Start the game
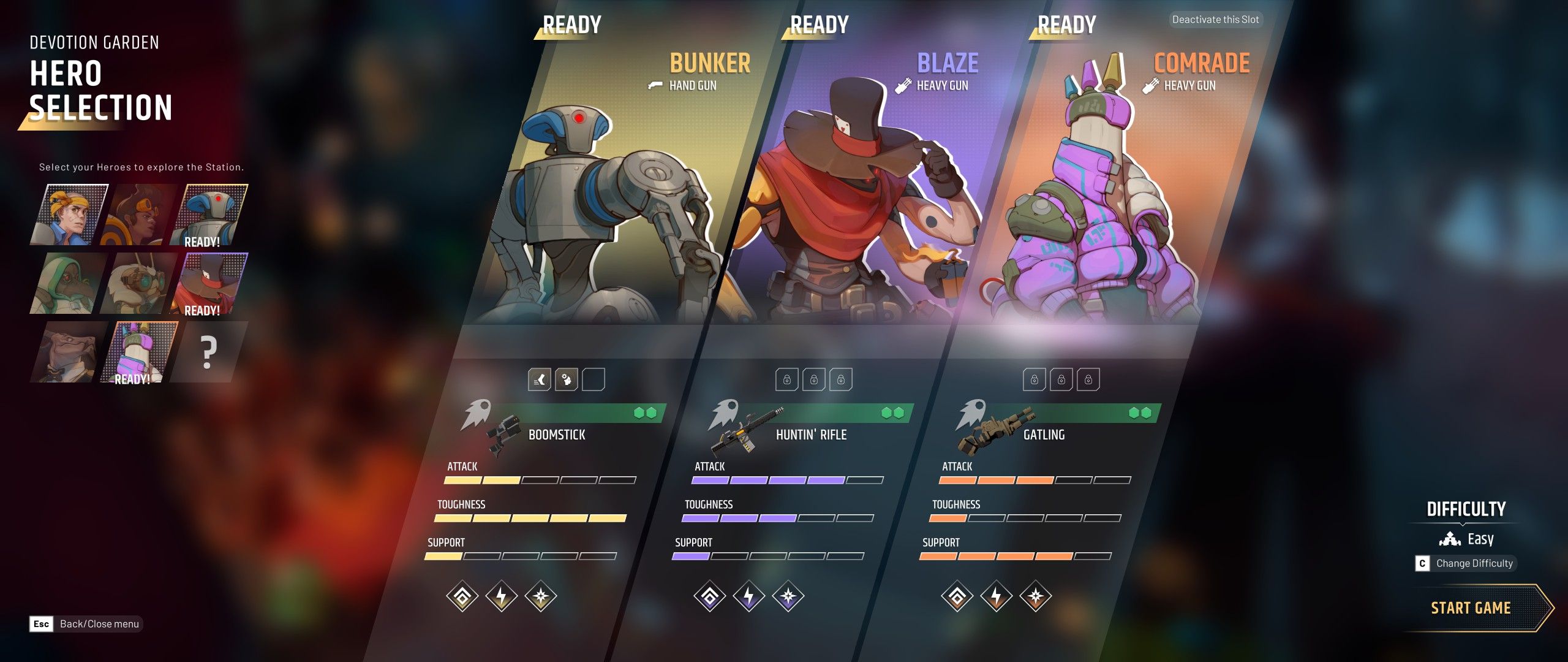 click(1470, 608)
